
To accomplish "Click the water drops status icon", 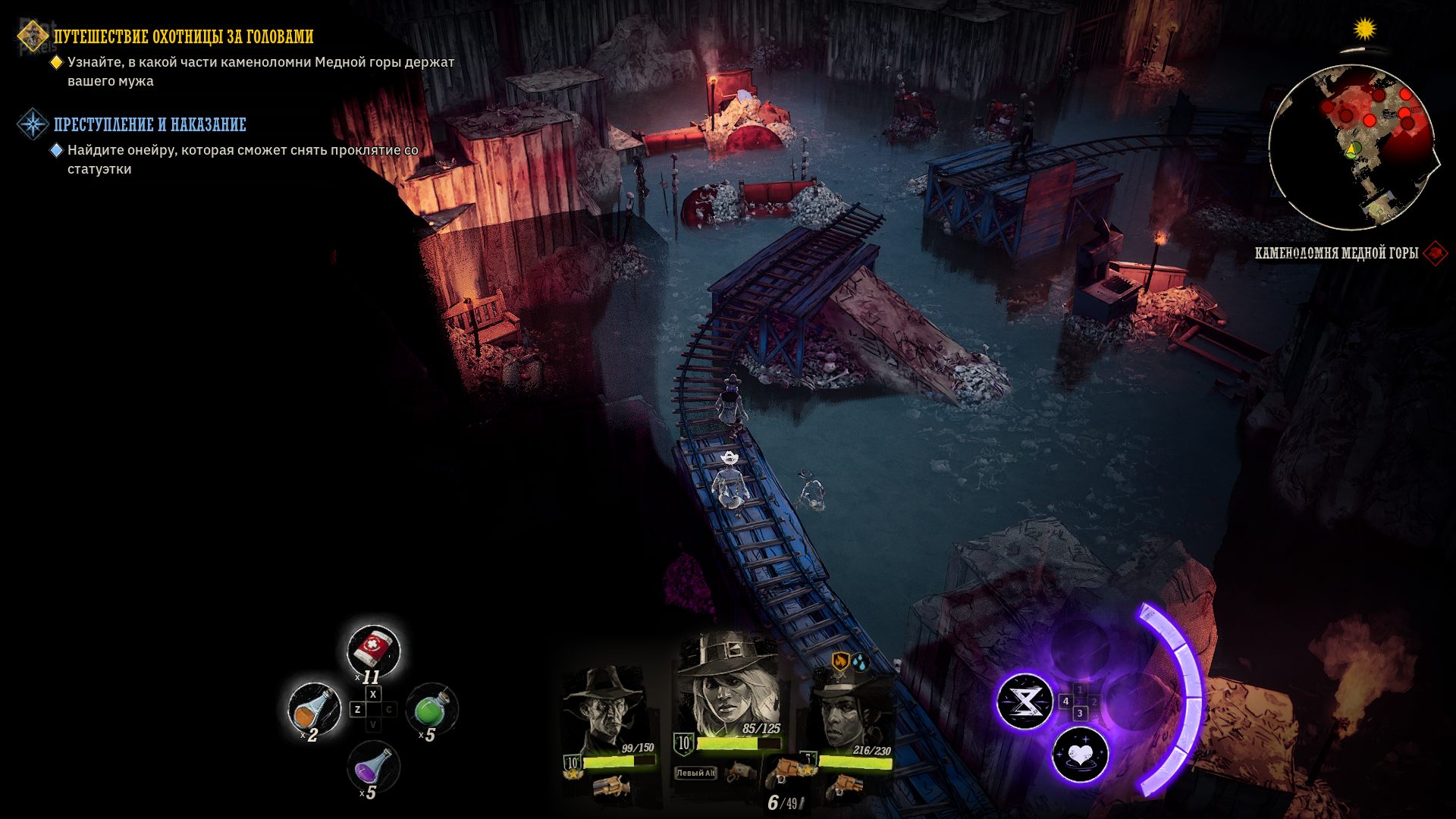I will click(x=859, y=661).
